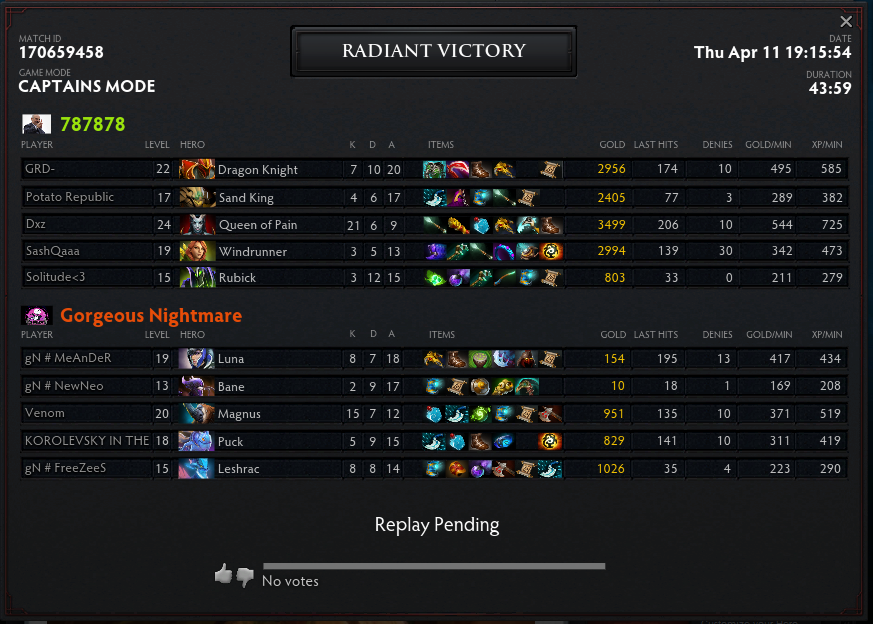Open the 787878 team logo
The height and width of the screenshot is (624, 873).
(37, 125)
